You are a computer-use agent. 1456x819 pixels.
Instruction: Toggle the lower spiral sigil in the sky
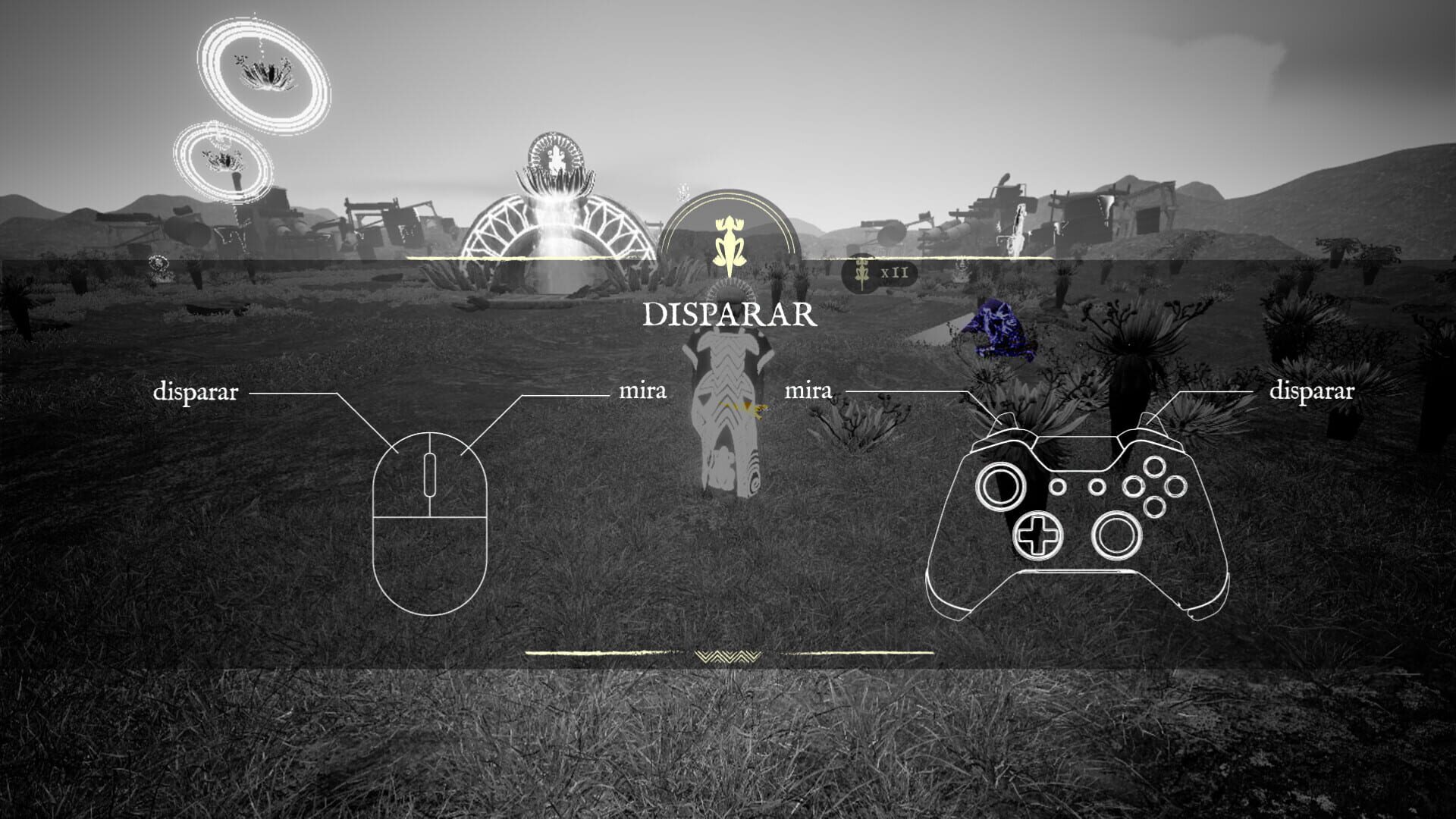point(224,159)
